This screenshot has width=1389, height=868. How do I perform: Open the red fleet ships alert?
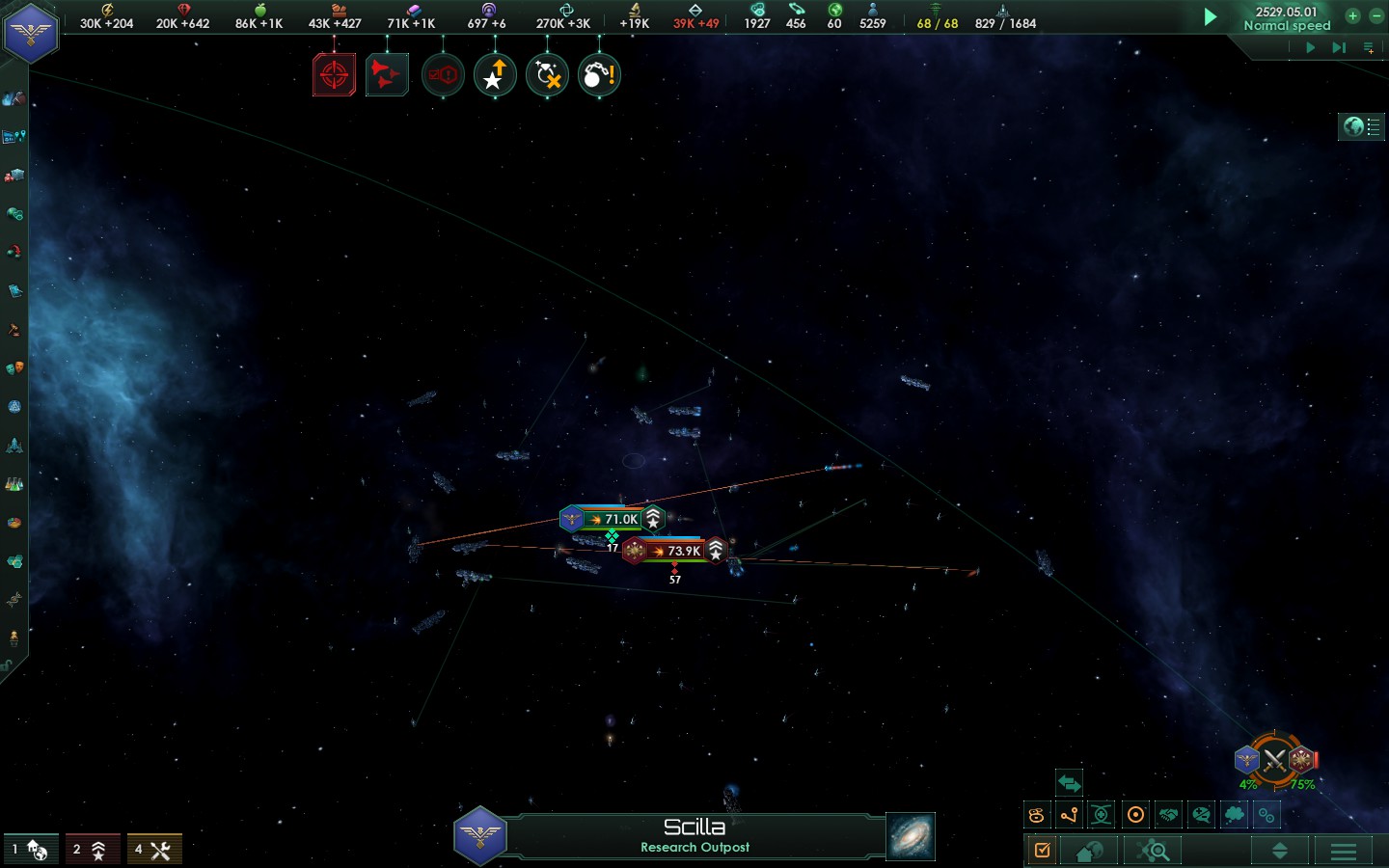(387, 75)
